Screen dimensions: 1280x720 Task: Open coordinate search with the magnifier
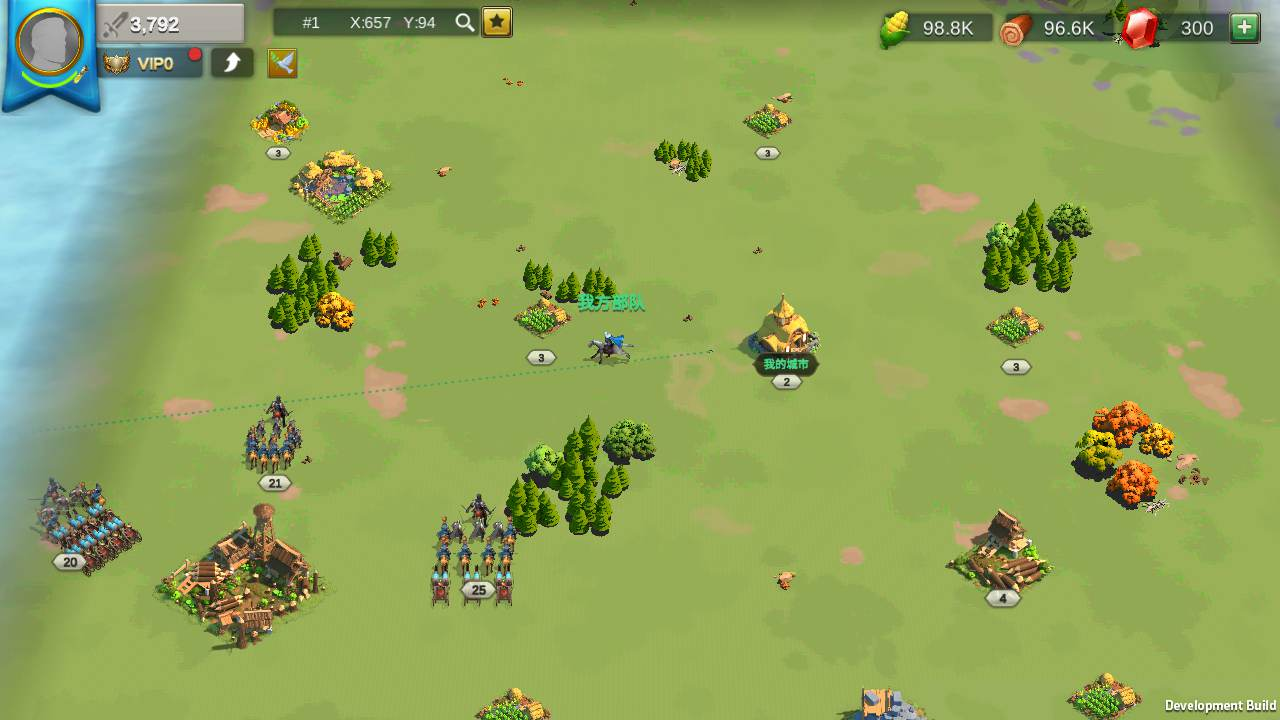[x=464, y=23]
